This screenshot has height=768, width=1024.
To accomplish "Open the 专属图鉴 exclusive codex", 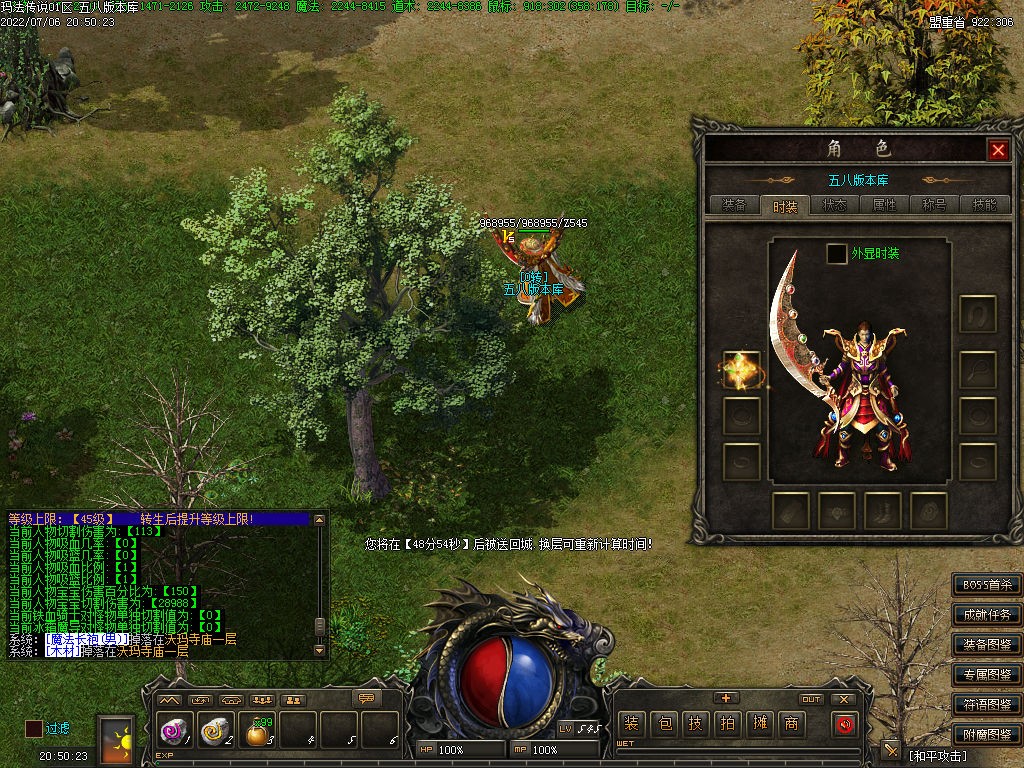I will point(987,675).
